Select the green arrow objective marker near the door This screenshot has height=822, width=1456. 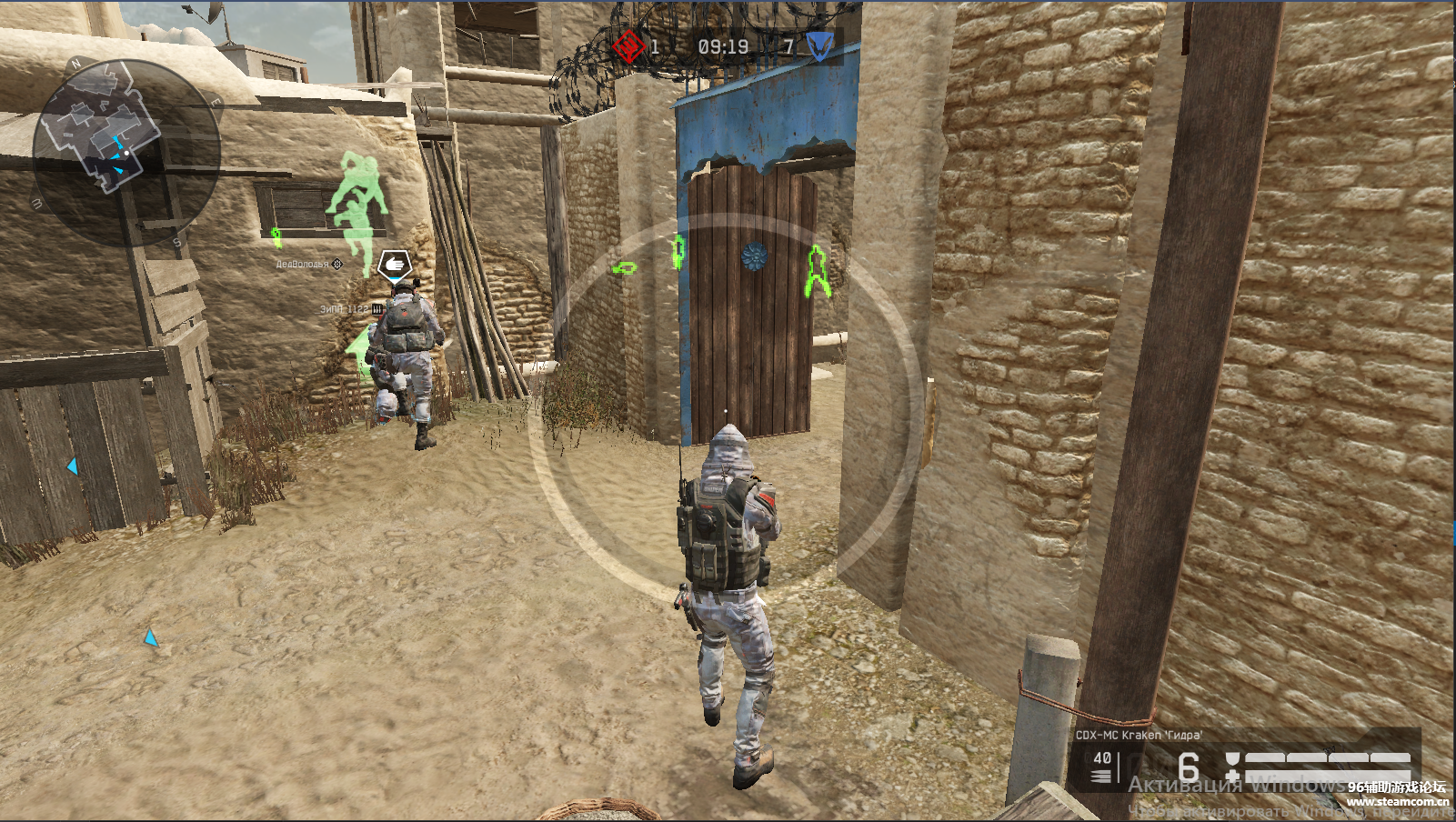coord(624,268)
